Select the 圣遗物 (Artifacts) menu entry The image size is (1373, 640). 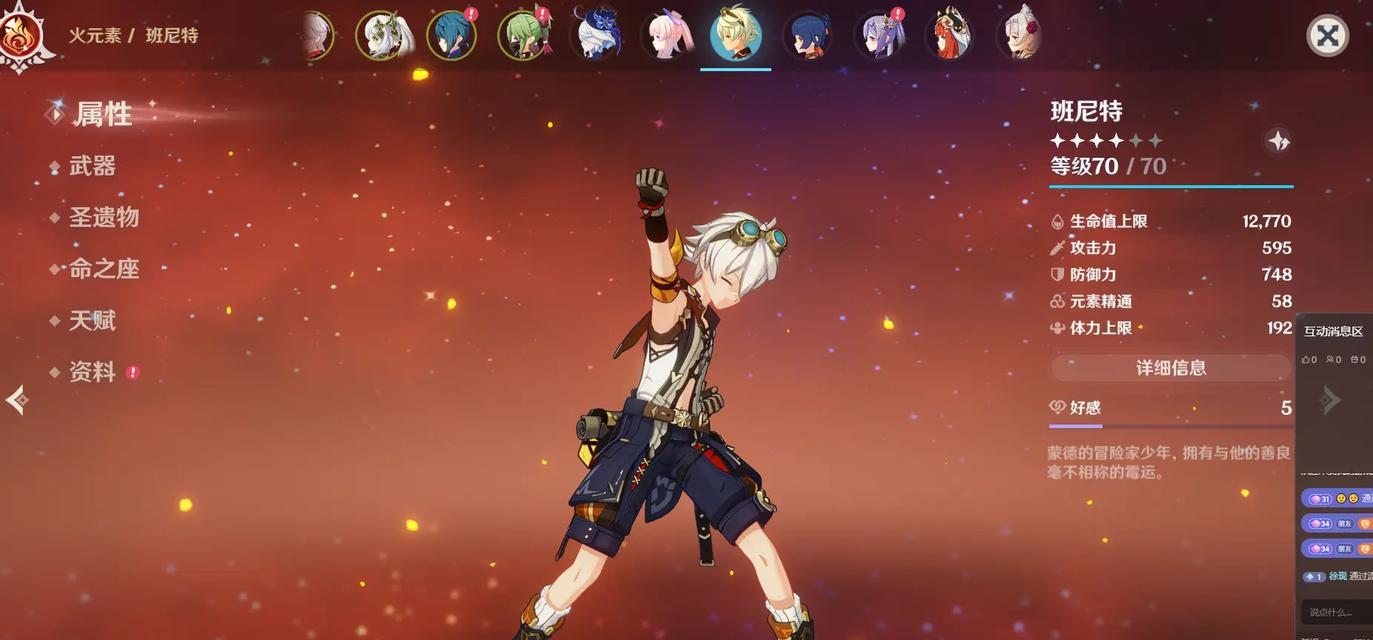pos(103,217)
